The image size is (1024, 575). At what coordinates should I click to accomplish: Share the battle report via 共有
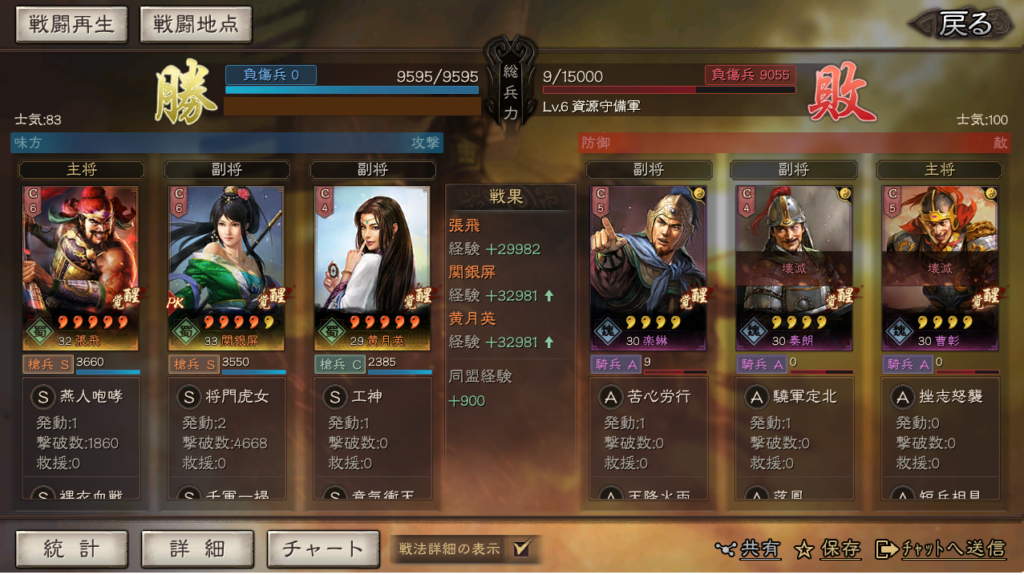749,548
